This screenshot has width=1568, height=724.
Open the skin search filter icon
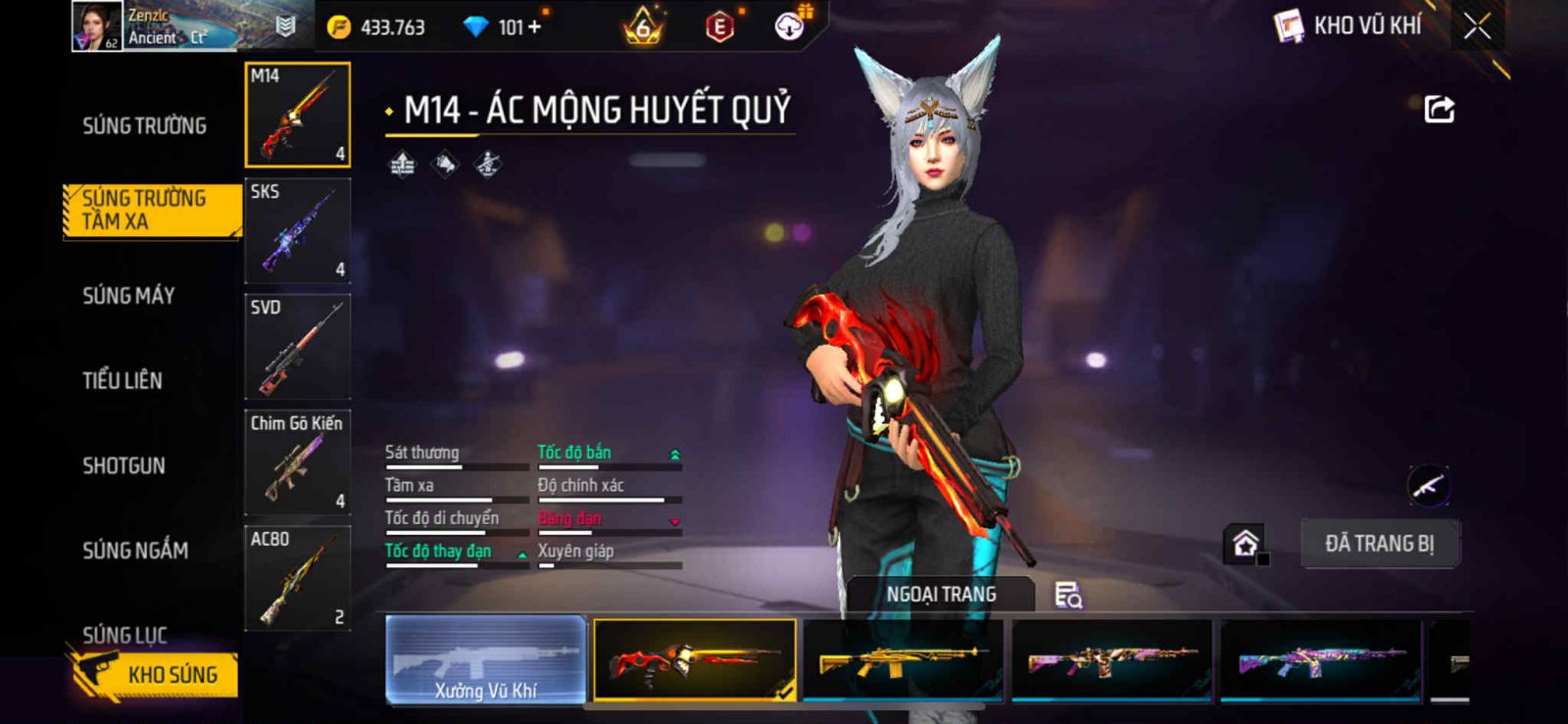[1067, 595]
